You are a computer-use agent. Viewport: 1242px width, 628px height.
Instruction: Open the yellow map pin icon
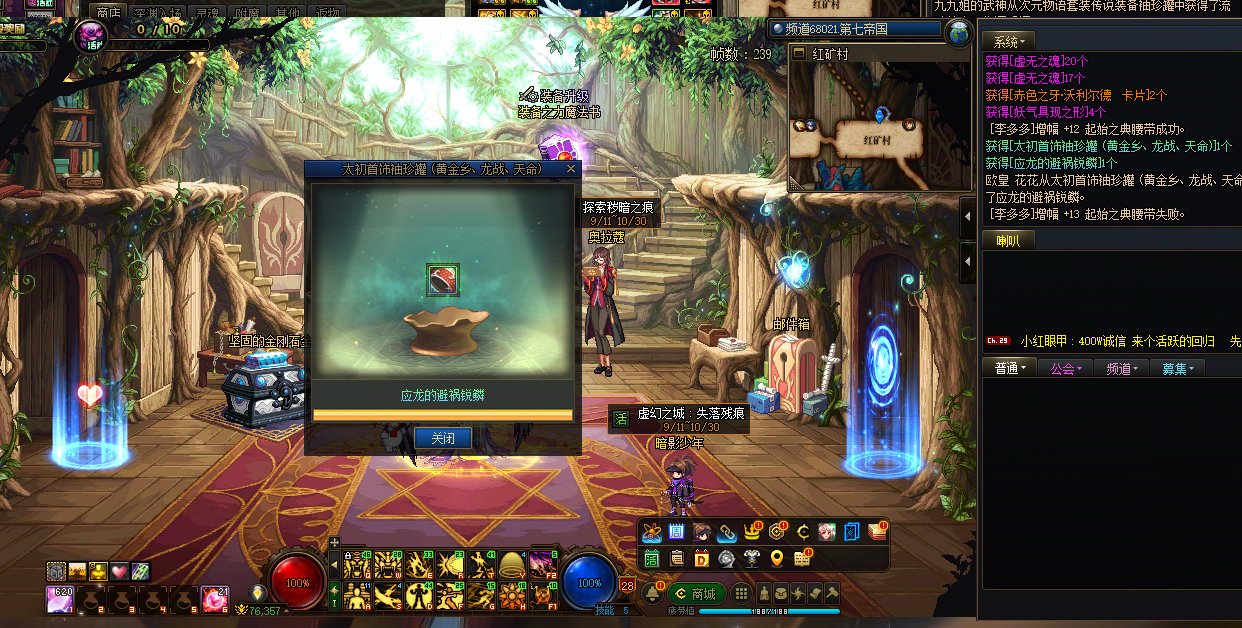[x=776, y=558]
